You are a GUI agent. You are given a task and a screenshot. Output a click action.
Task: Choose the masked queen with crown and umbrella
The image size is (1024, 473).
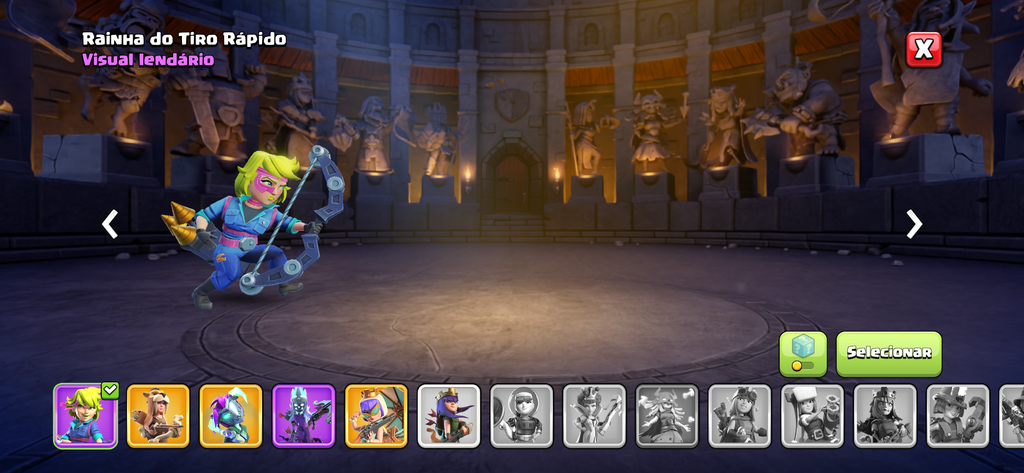tap(377, 415)
